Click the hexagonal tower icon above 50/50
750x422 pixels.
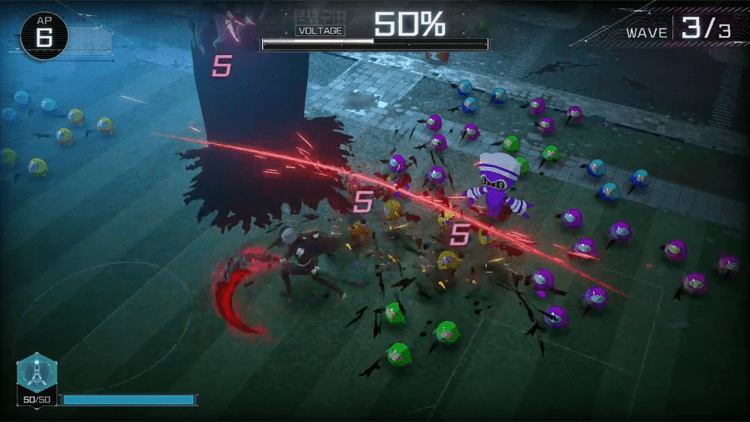[x=37, y=373]
